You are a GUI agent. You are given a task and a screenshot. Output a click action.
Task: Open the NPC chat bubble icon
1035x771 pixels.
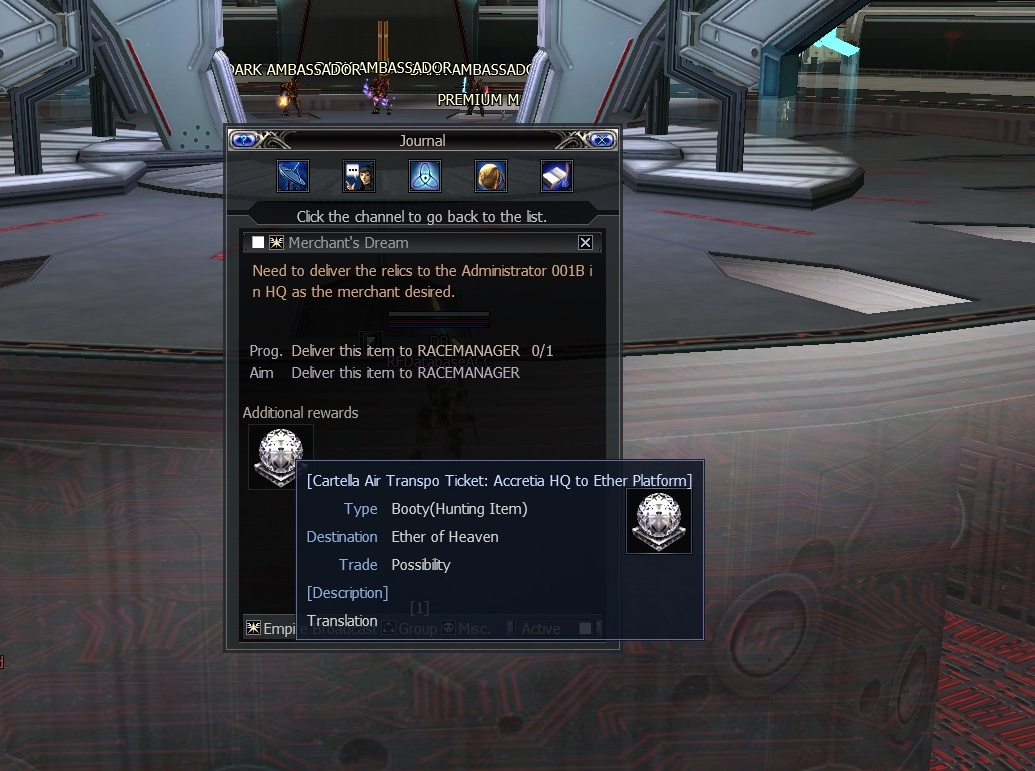tap(359, 176)
